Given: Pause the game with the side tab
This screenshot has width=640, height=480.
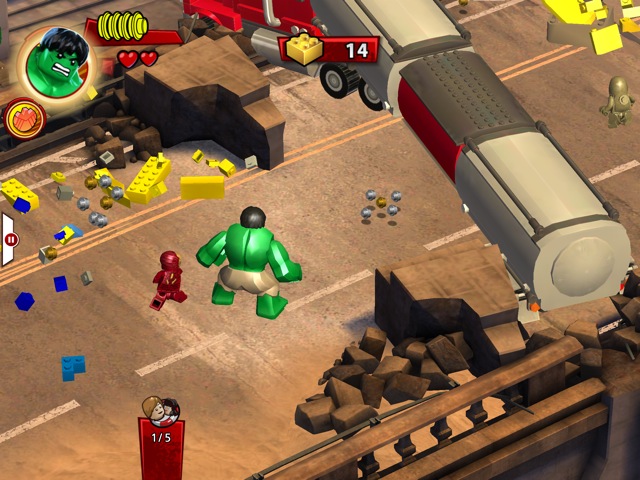Looking at the screenshot, I should pos(9,240).
